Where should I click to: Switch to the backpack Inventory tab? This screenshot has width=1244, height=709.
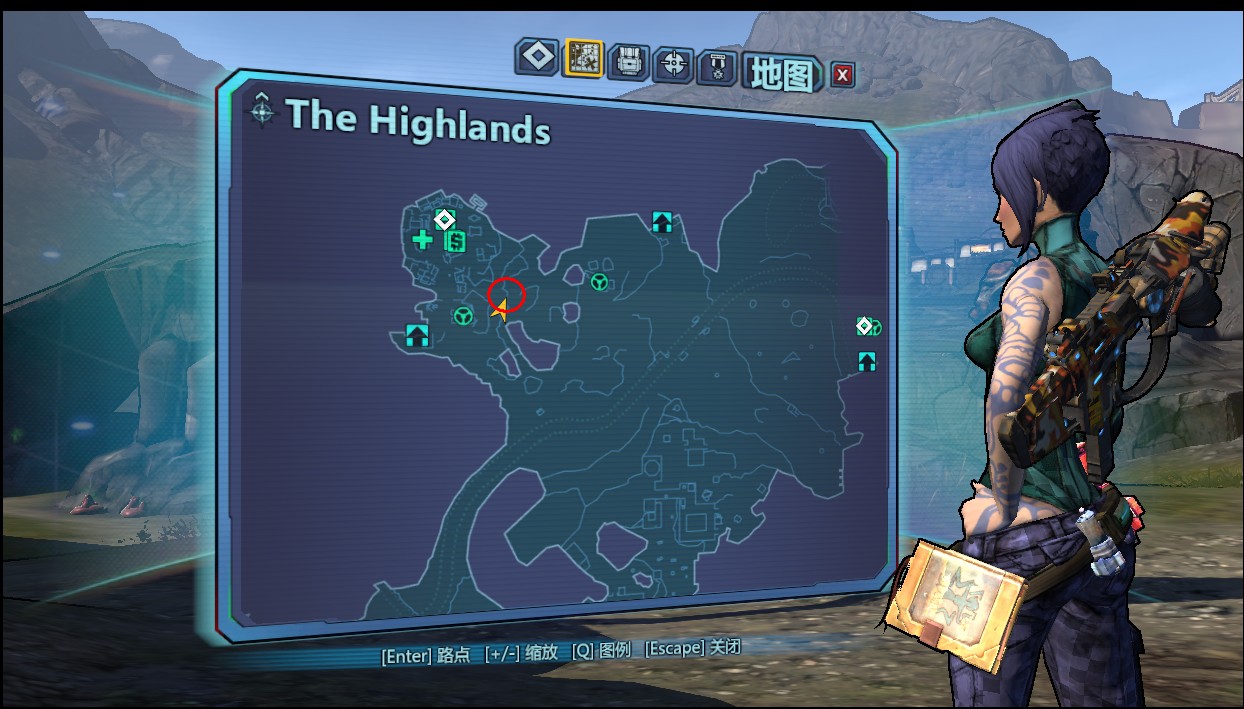click(629, 62)
